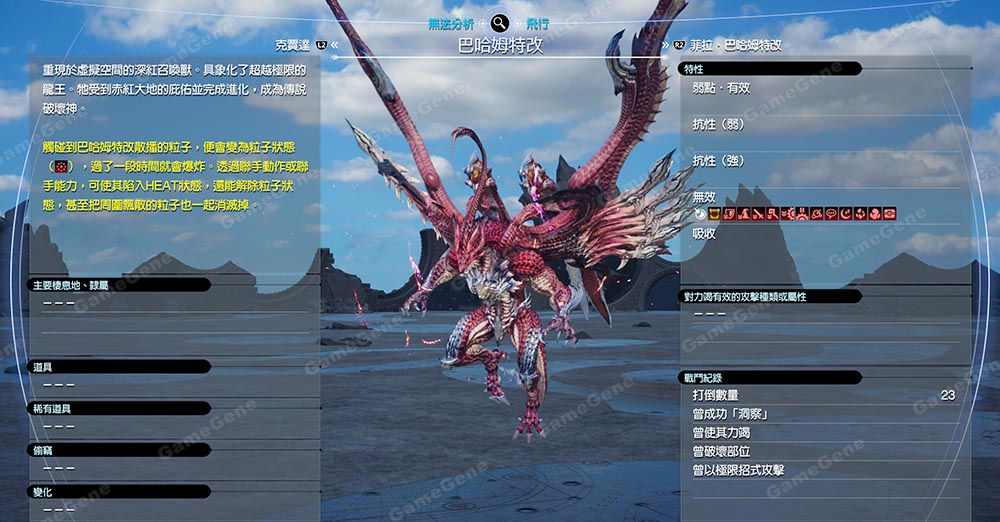Viewport: 1000px width, 522px height.
Task: Select the 戰鬥紀錄 section header
Action: pos(710,377)
